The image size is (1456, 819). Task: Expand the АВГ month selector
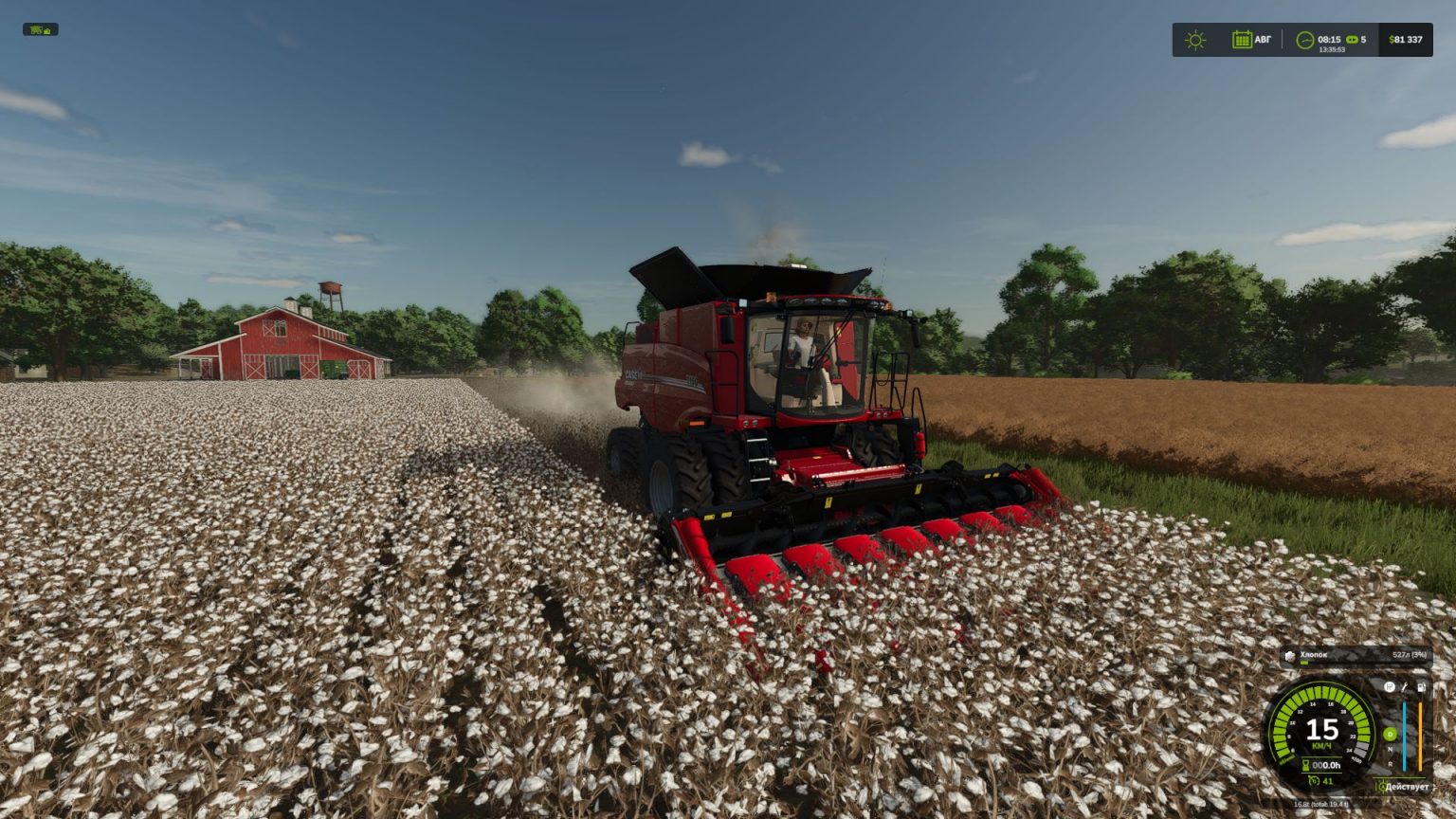pyautogui.click(x=1264, y=39)
